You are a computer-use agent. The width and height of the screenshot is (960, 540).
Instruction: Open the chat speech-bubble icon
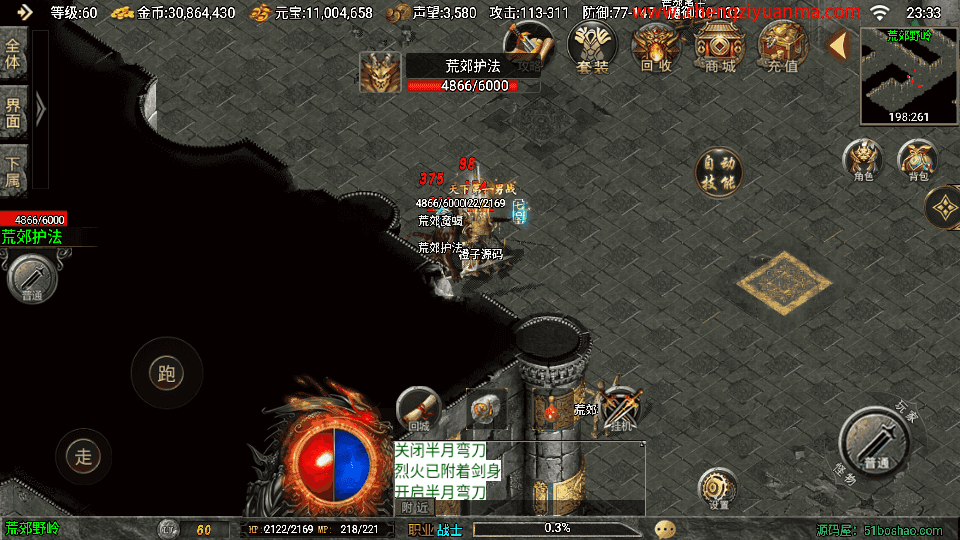click(665, 529)
